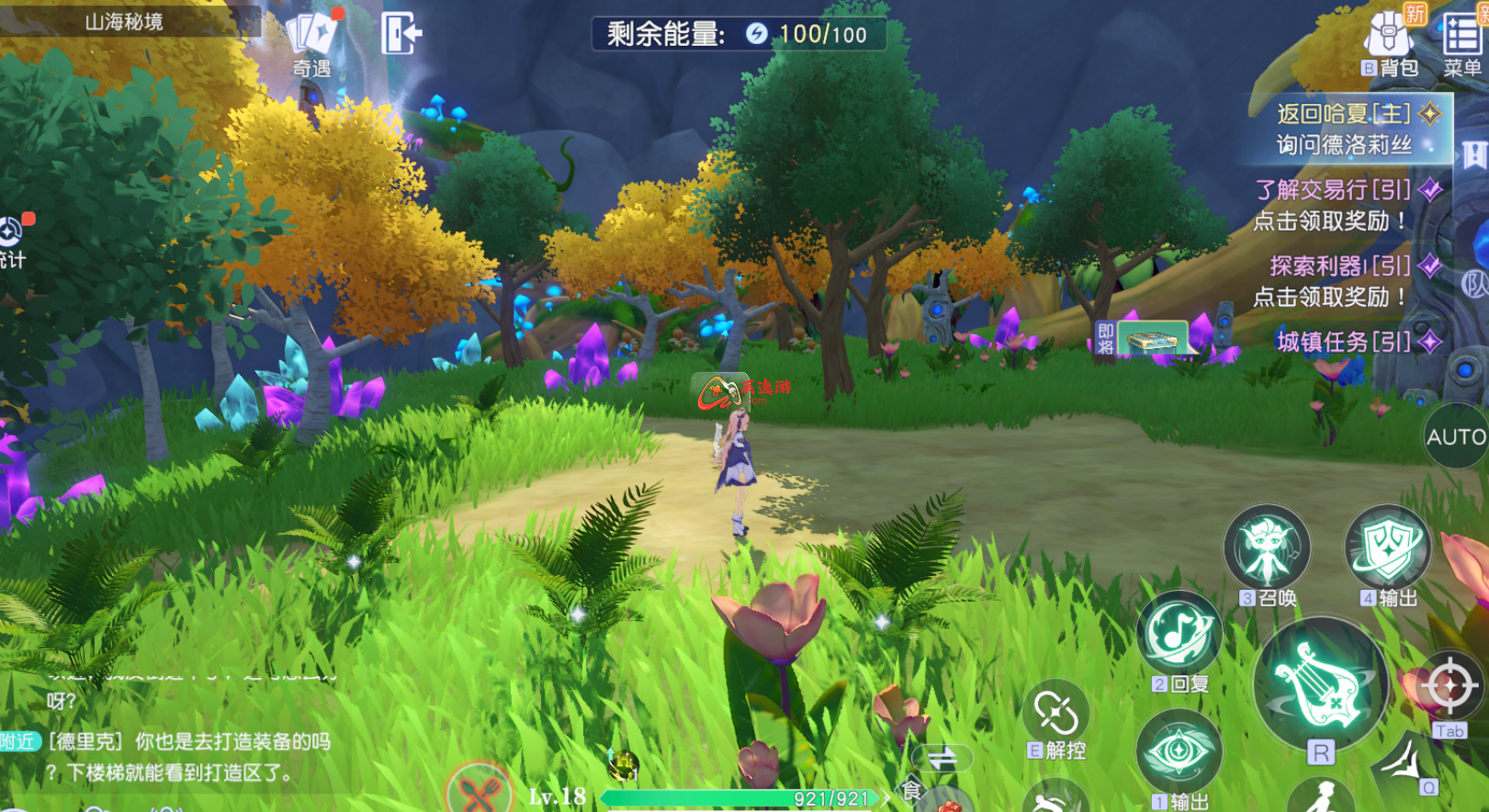Open the 背包 backpack
Image resolution: width=1489 pixels, height=812 pixels.
[1388, 42]
